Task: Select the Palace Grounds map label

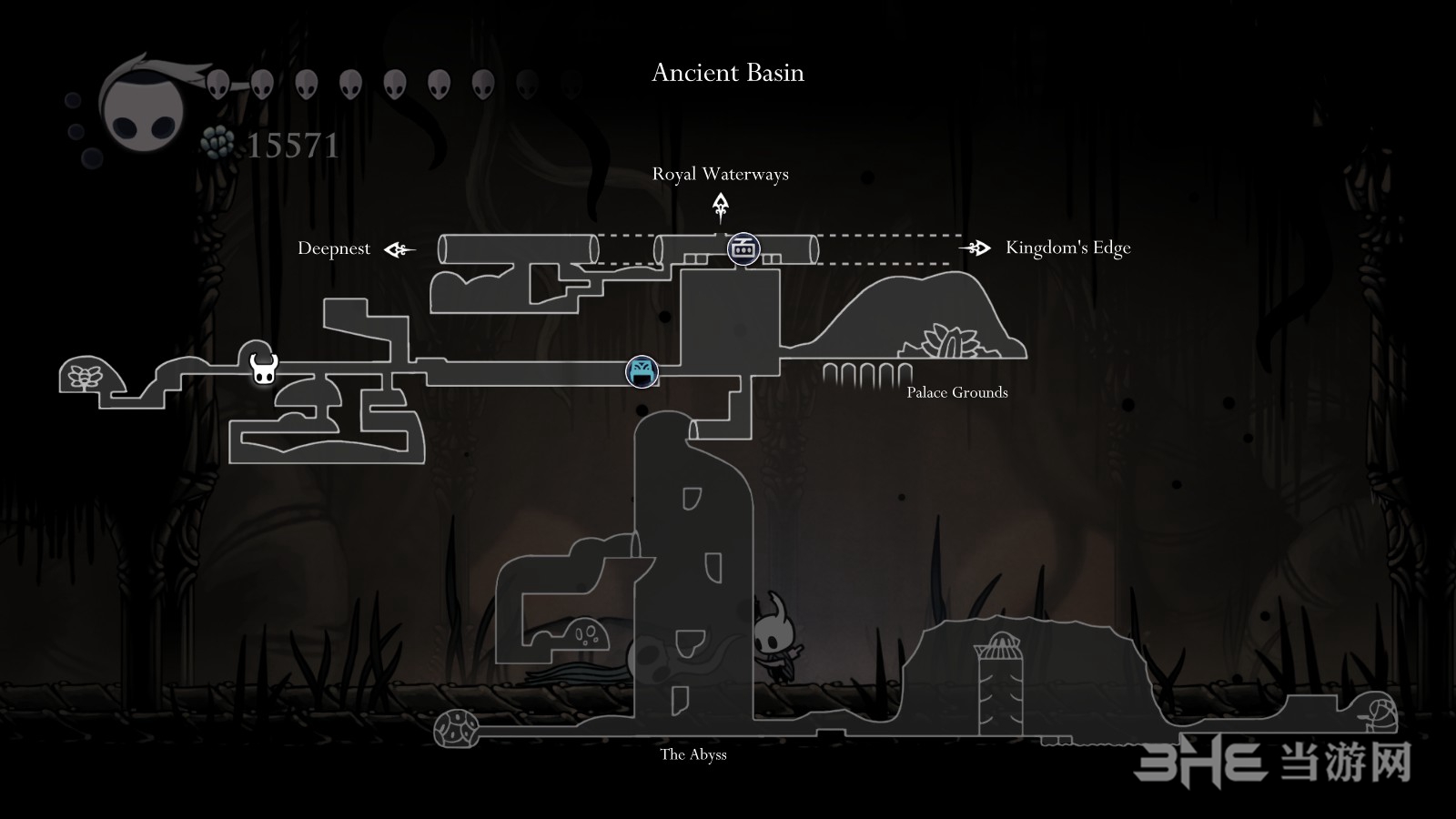Action: tap(956, 392)
